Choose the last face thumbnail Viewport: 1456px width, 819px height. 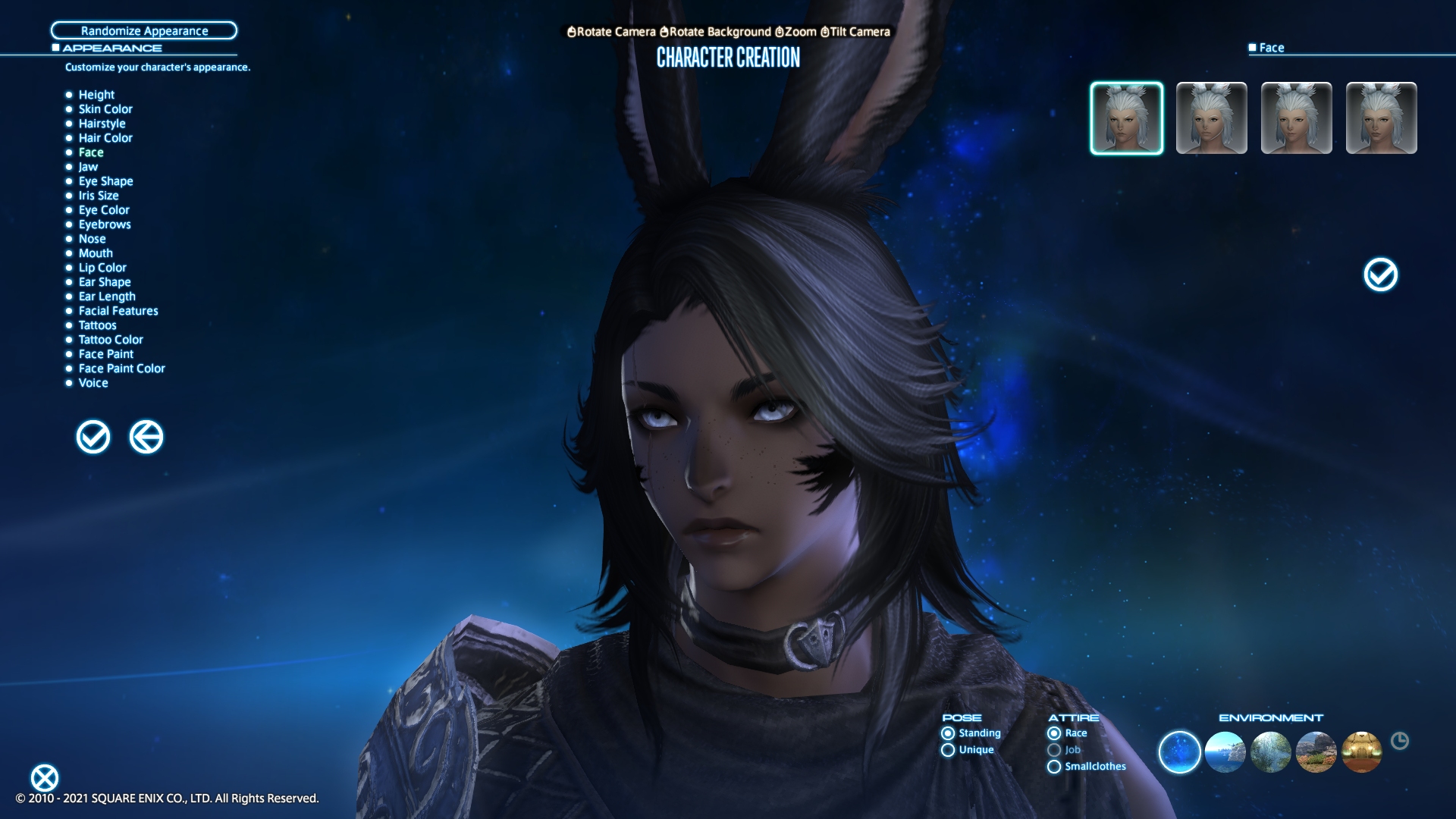(x=1381, y=118)
